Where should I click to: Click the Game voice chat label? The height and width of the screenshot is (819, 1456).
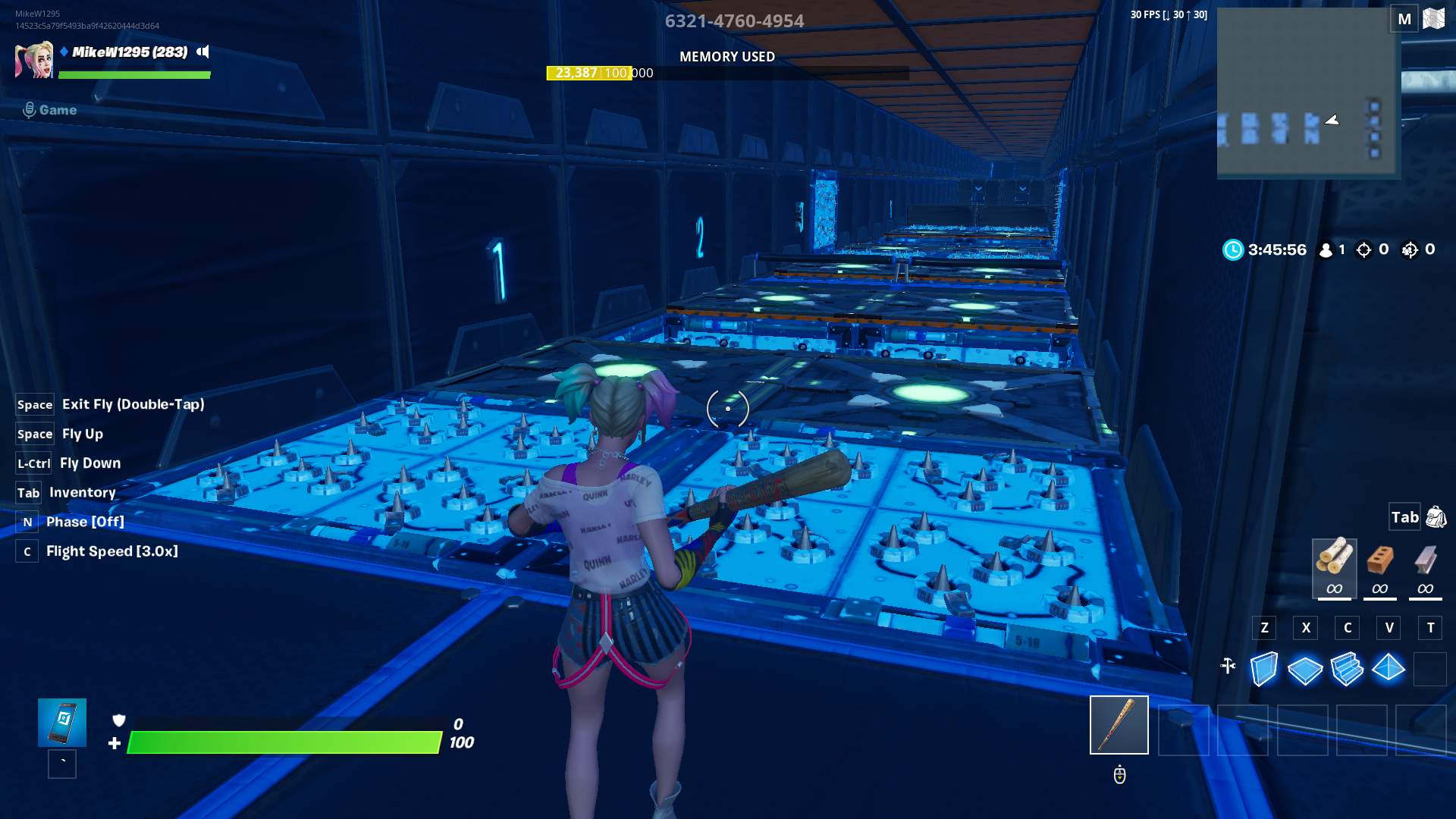[x=58, y=109]
